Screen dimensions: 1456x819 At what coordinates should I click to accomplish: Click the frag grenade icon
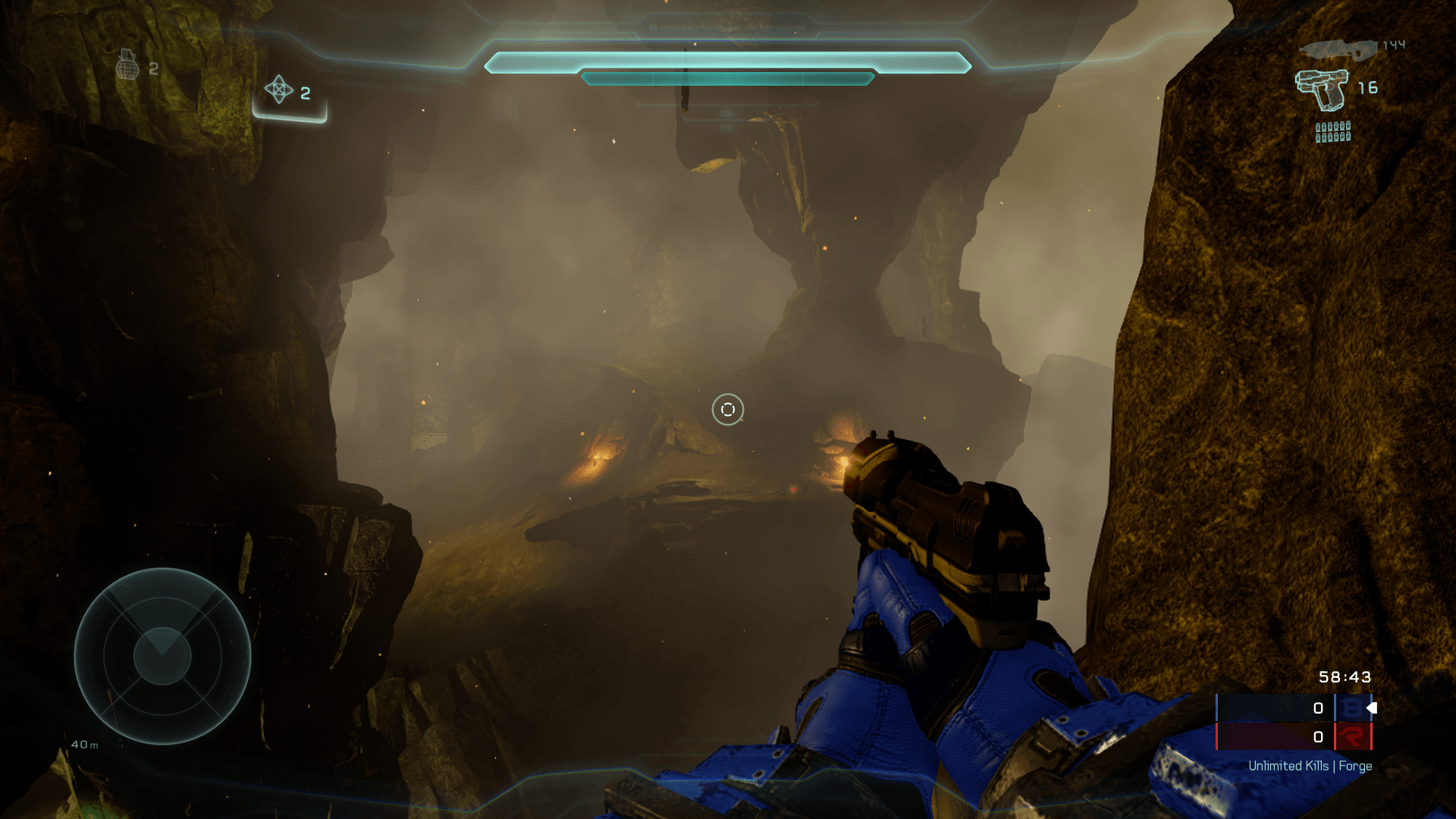pyautogui.click(x=127, y=65)
